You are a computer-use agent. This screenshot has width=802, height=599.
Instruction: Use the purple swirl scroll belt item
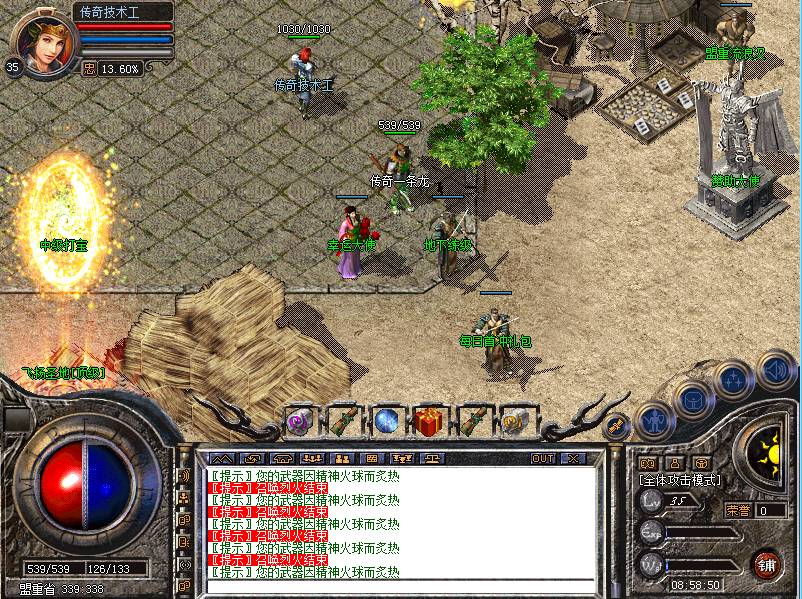point(299,423)
